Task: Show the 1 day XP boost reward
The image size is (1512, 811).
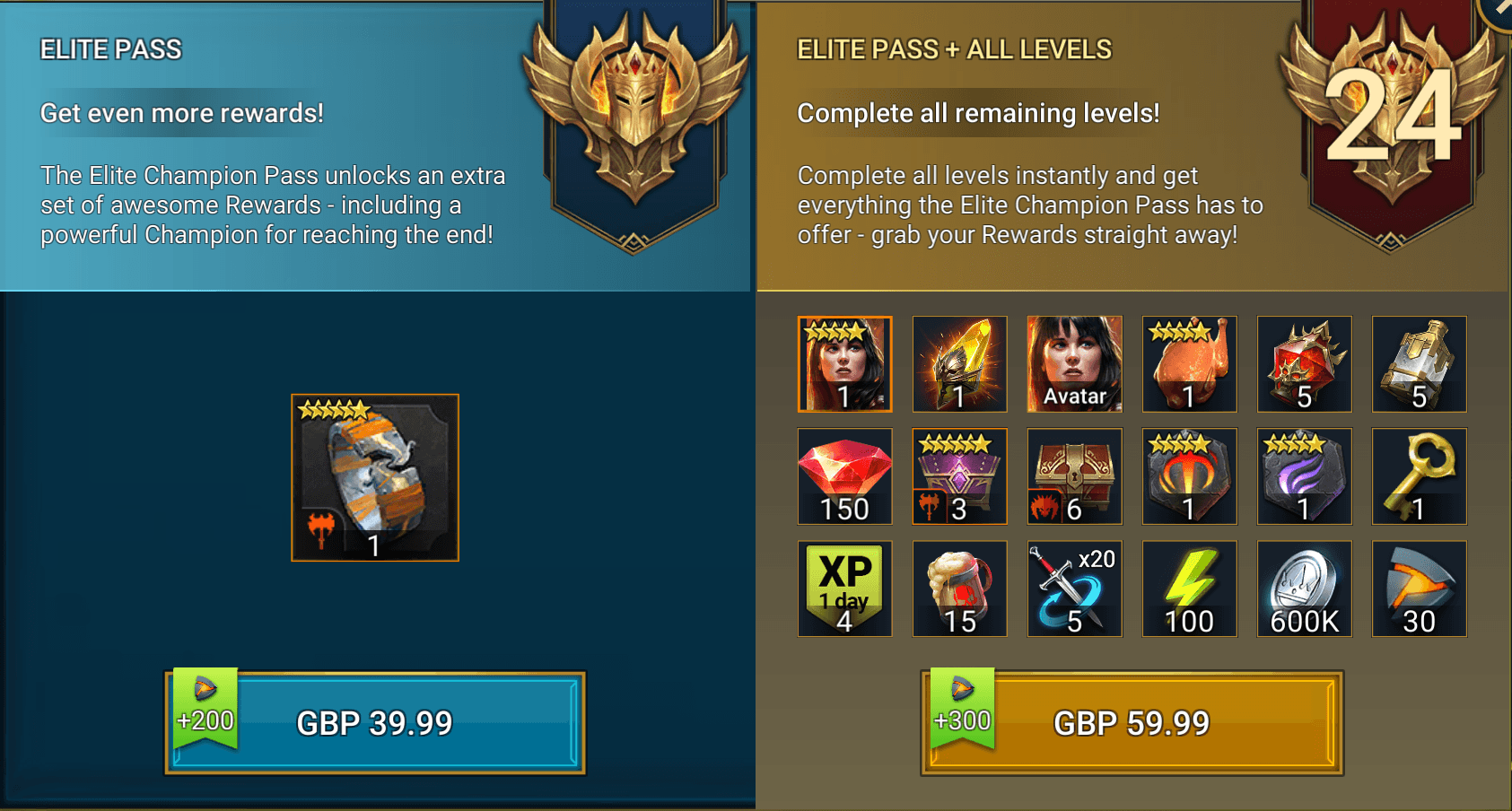Action: [844, 589]
